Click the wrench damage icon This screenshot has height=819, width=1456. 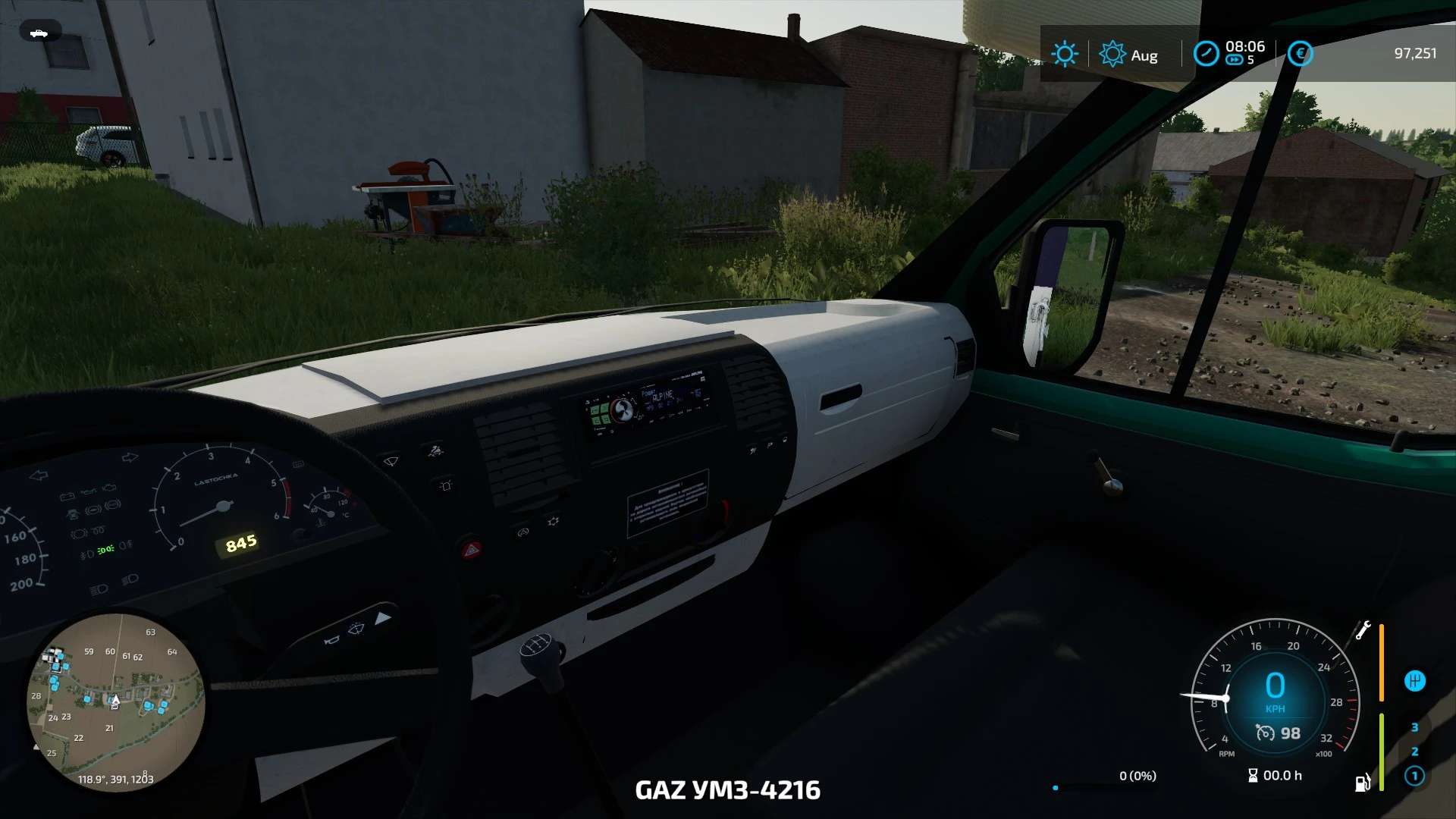[x=1363, y=630]
